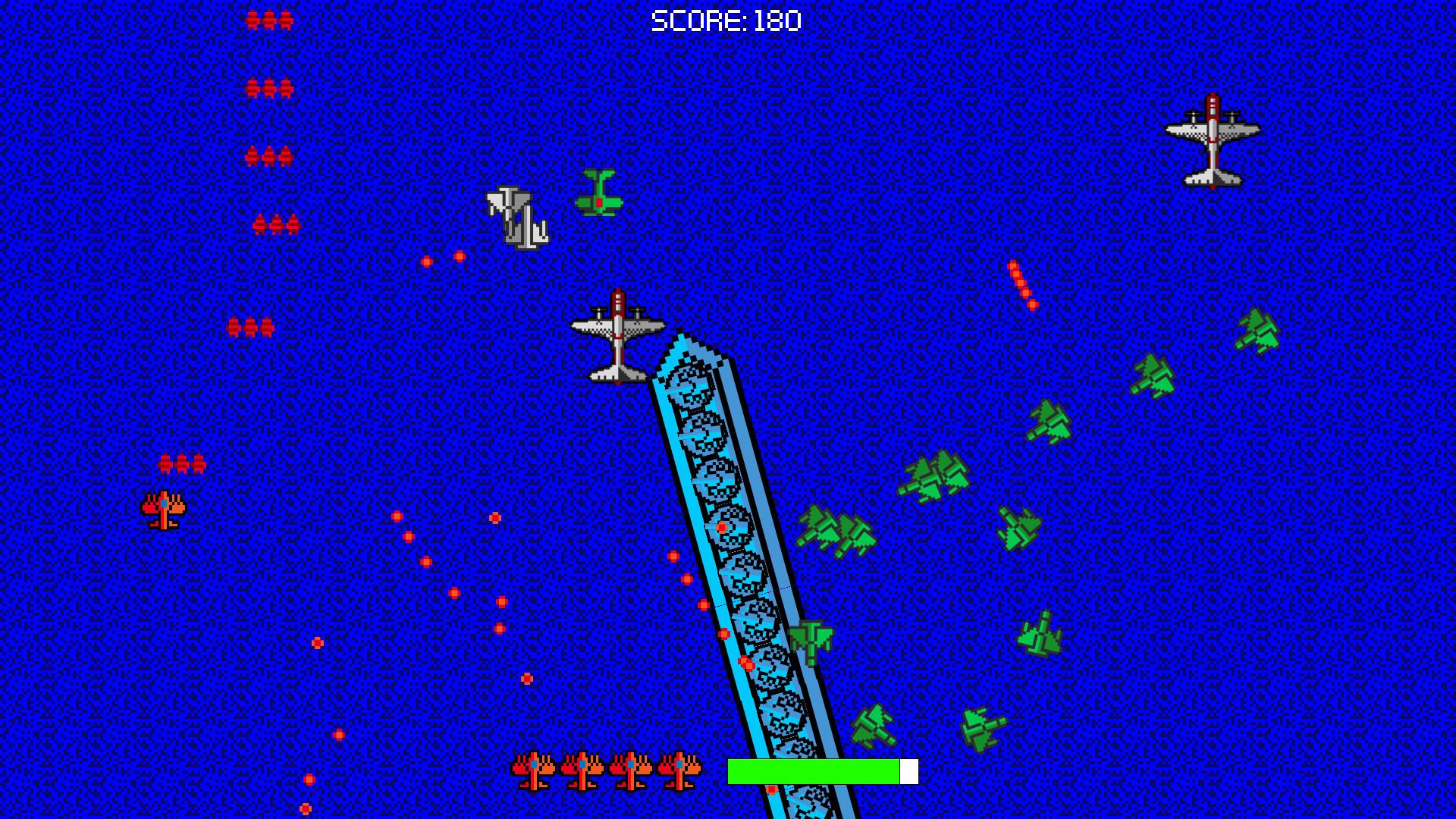Select the bomber in the top right corner
Viewport: 1456px width, 819px height.
point(1212,142)
